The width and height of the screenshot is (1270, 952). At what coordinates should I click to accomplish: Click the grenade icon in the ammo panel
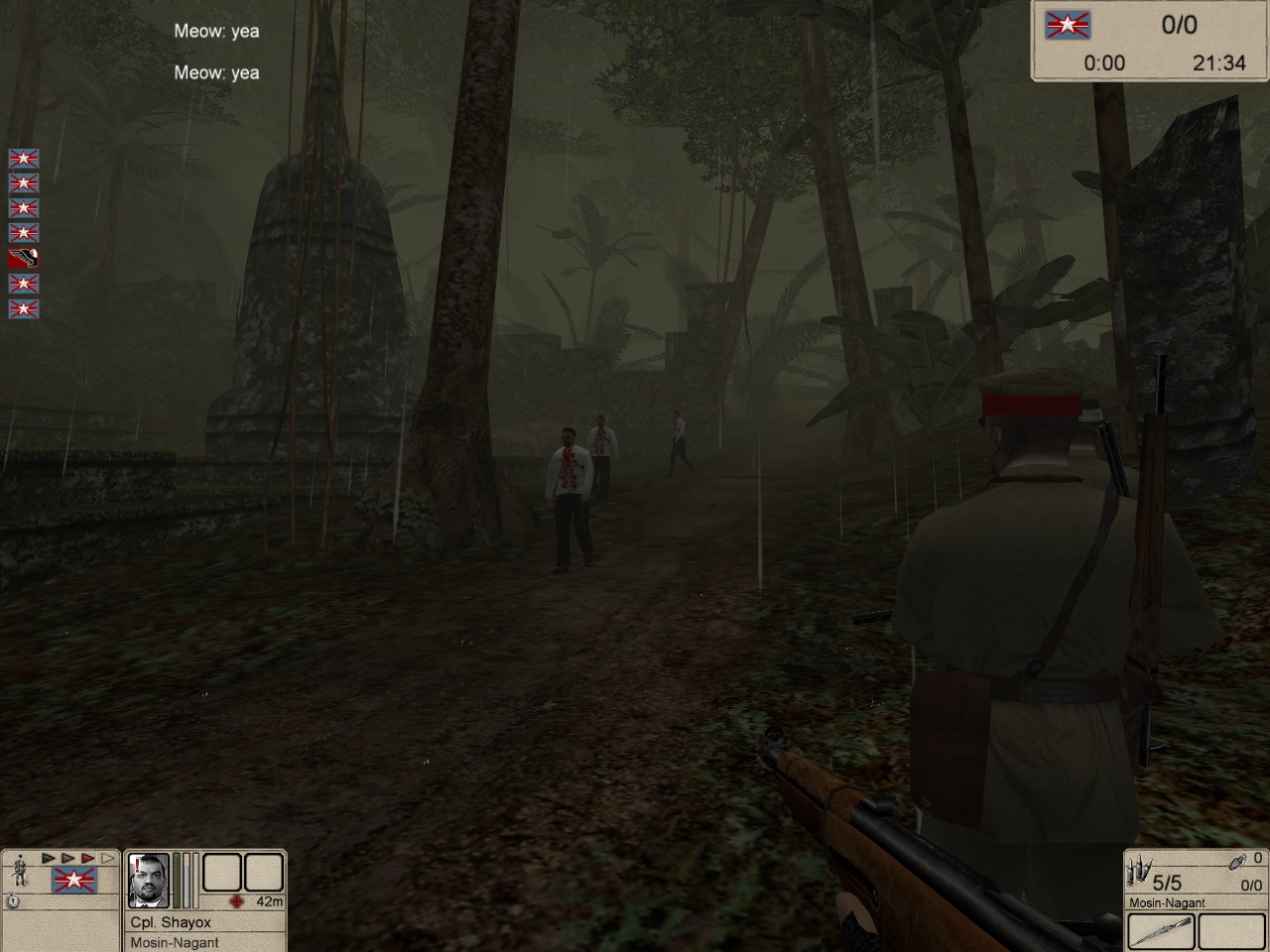pos(1237,860)
